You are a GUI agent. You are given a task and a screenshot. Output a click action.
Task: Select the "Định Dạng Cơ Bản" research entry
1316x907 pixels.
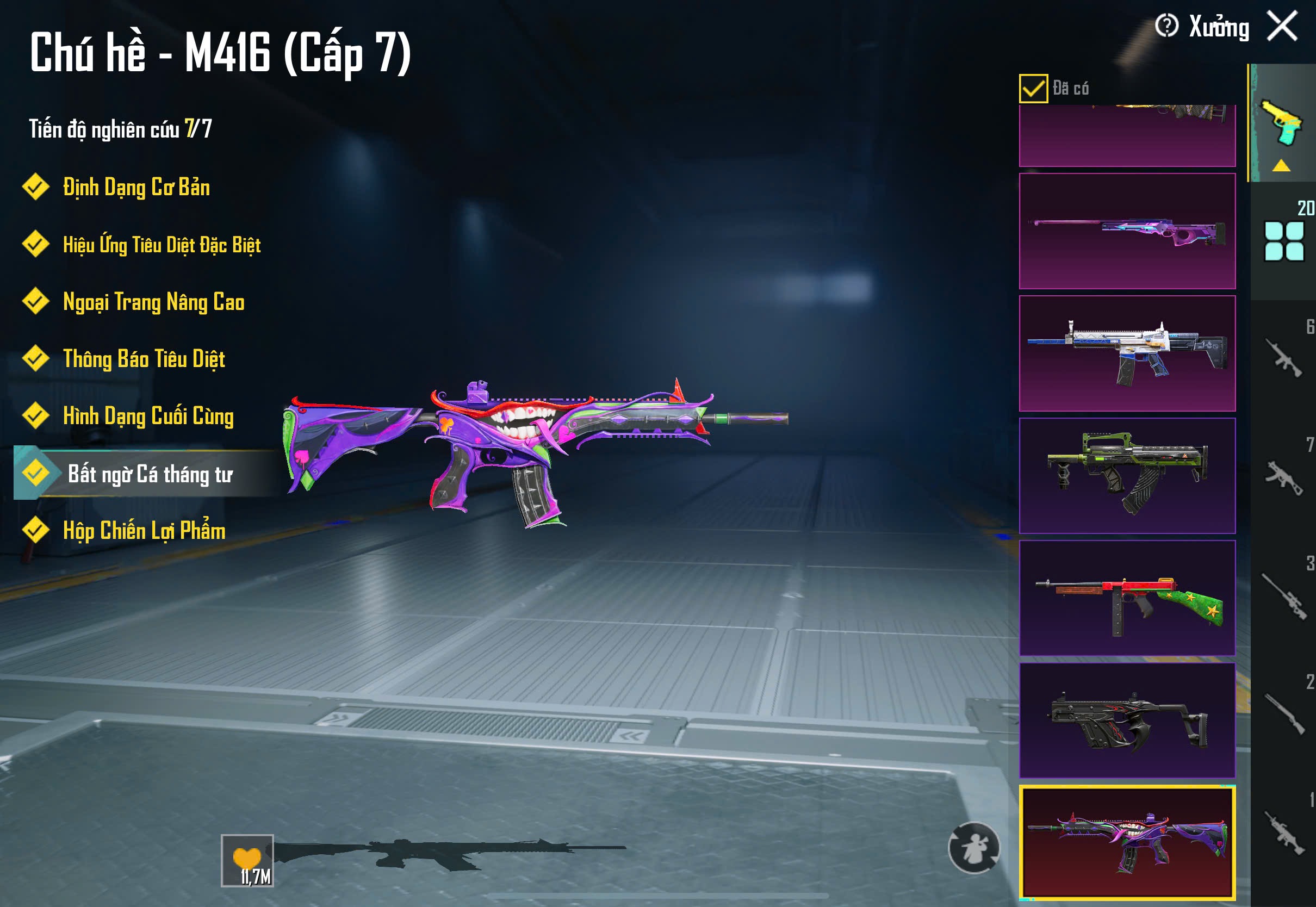[136, 188]
